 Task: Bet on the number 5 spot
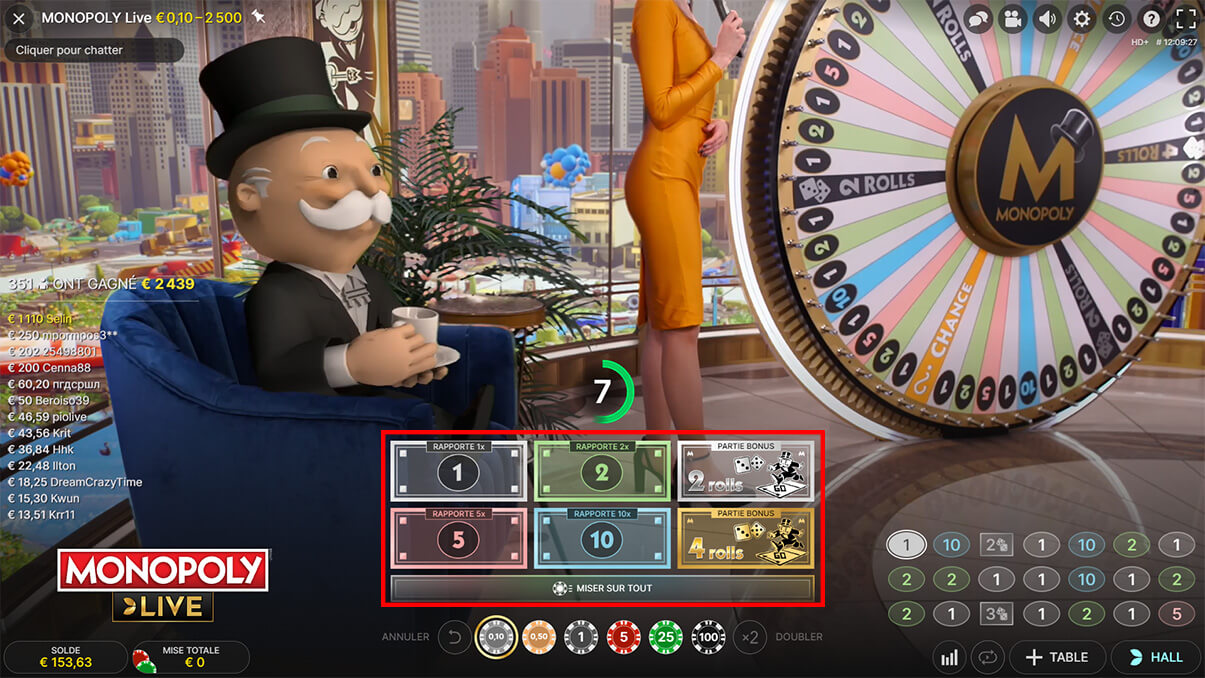pyautogui.click(x=458, y=540)
